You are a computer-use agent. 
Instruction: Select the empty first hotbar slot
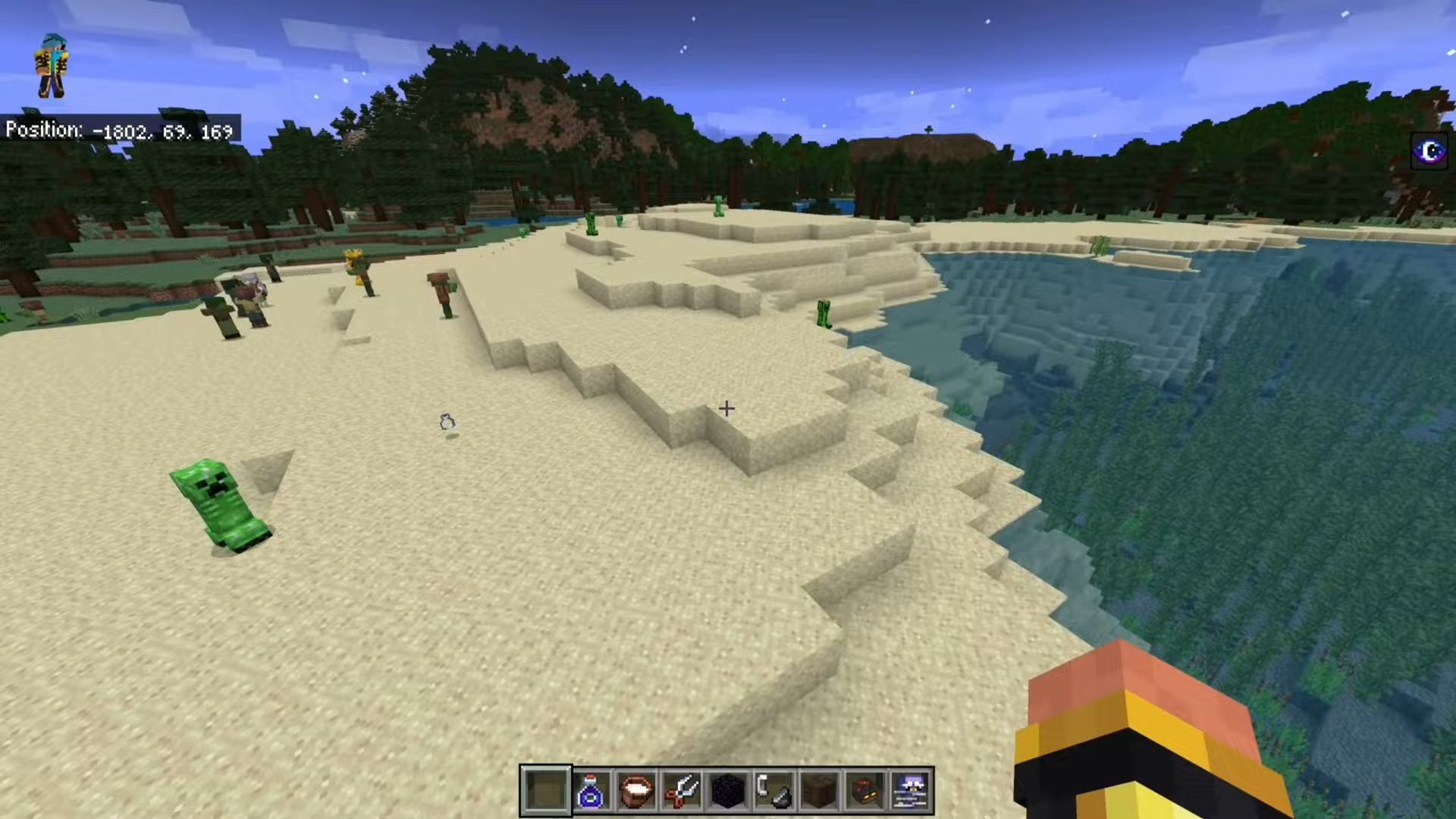click(545, 791)
